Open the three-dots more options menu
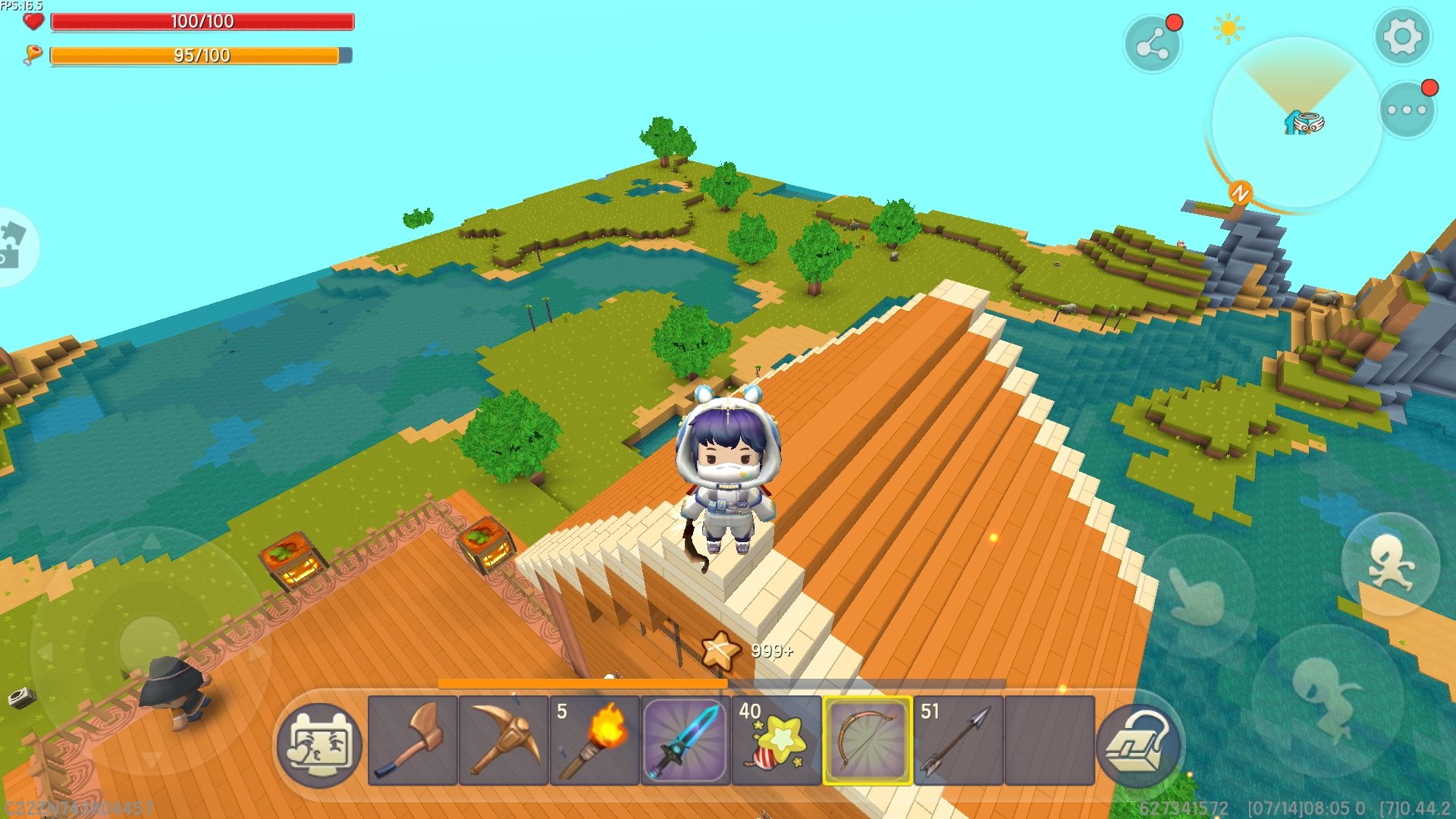Screen dimensions: 1456x819 1407,110
